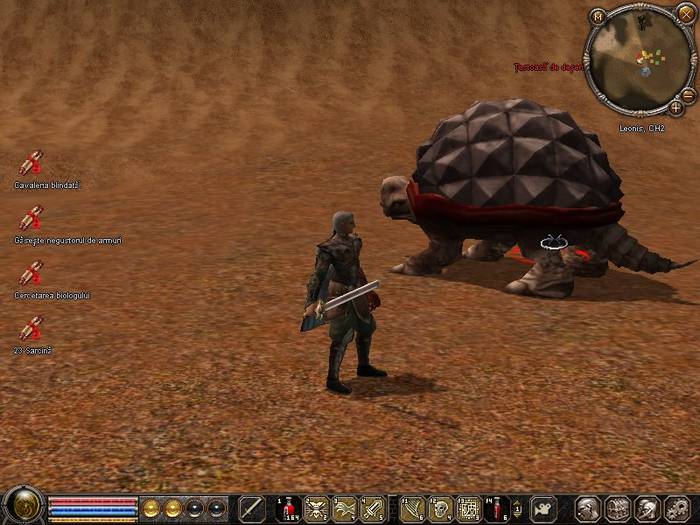This screenshot has width=700, height=525.
Task: Click the character portrait orb
Action: (22, 505)
